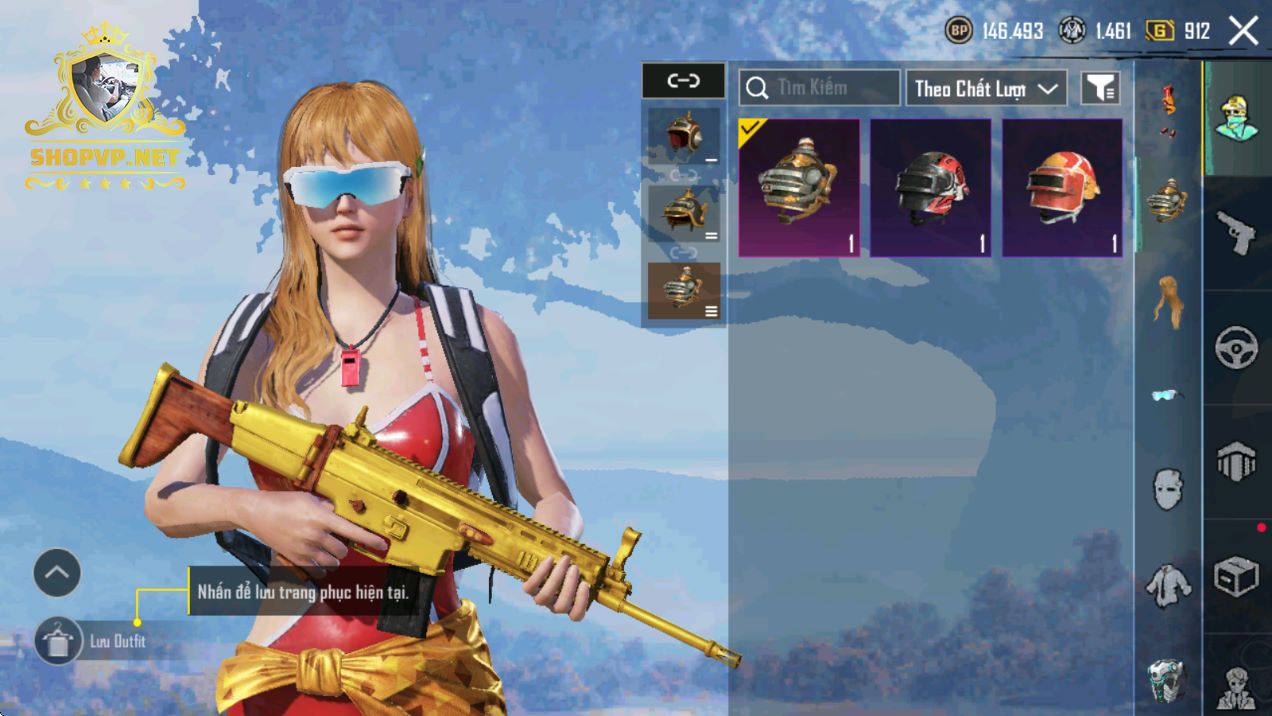Pick the level 1 red helmet slot
The width and height of the screenshot is (1272, 716).
point(683,136)
